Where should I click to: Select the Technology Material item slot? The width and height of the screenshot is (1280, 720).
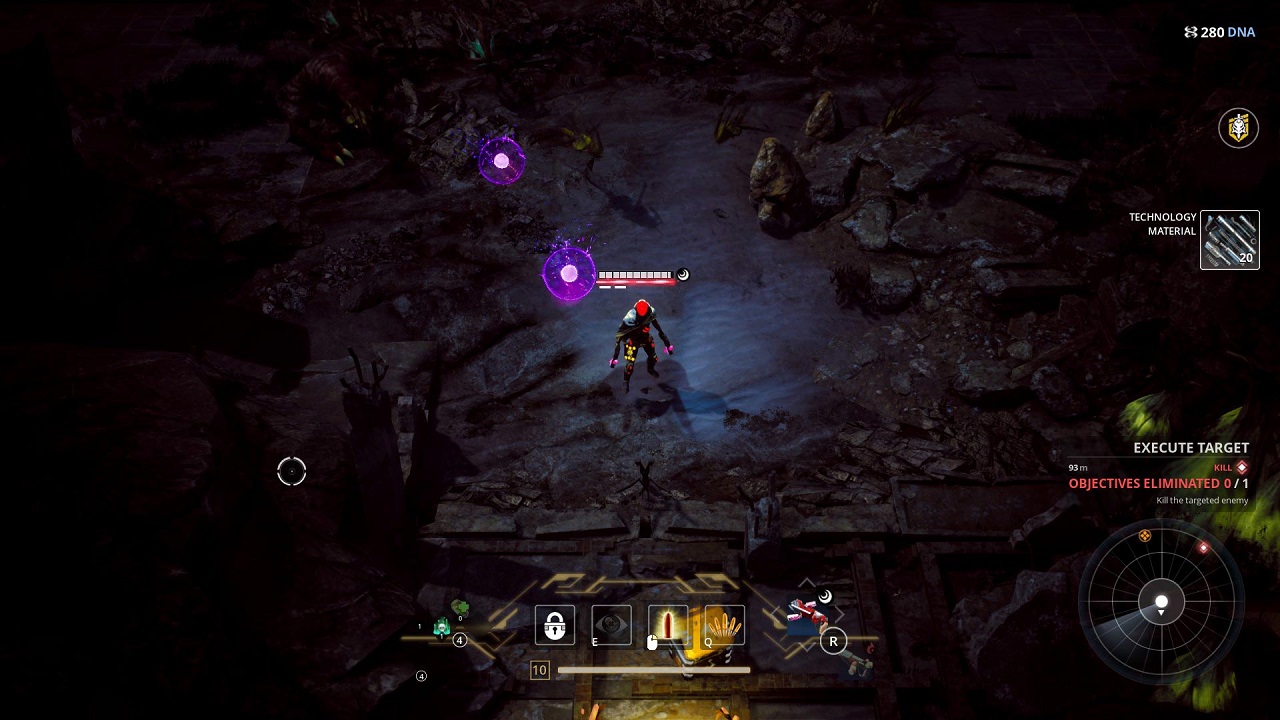point(1229,240)
